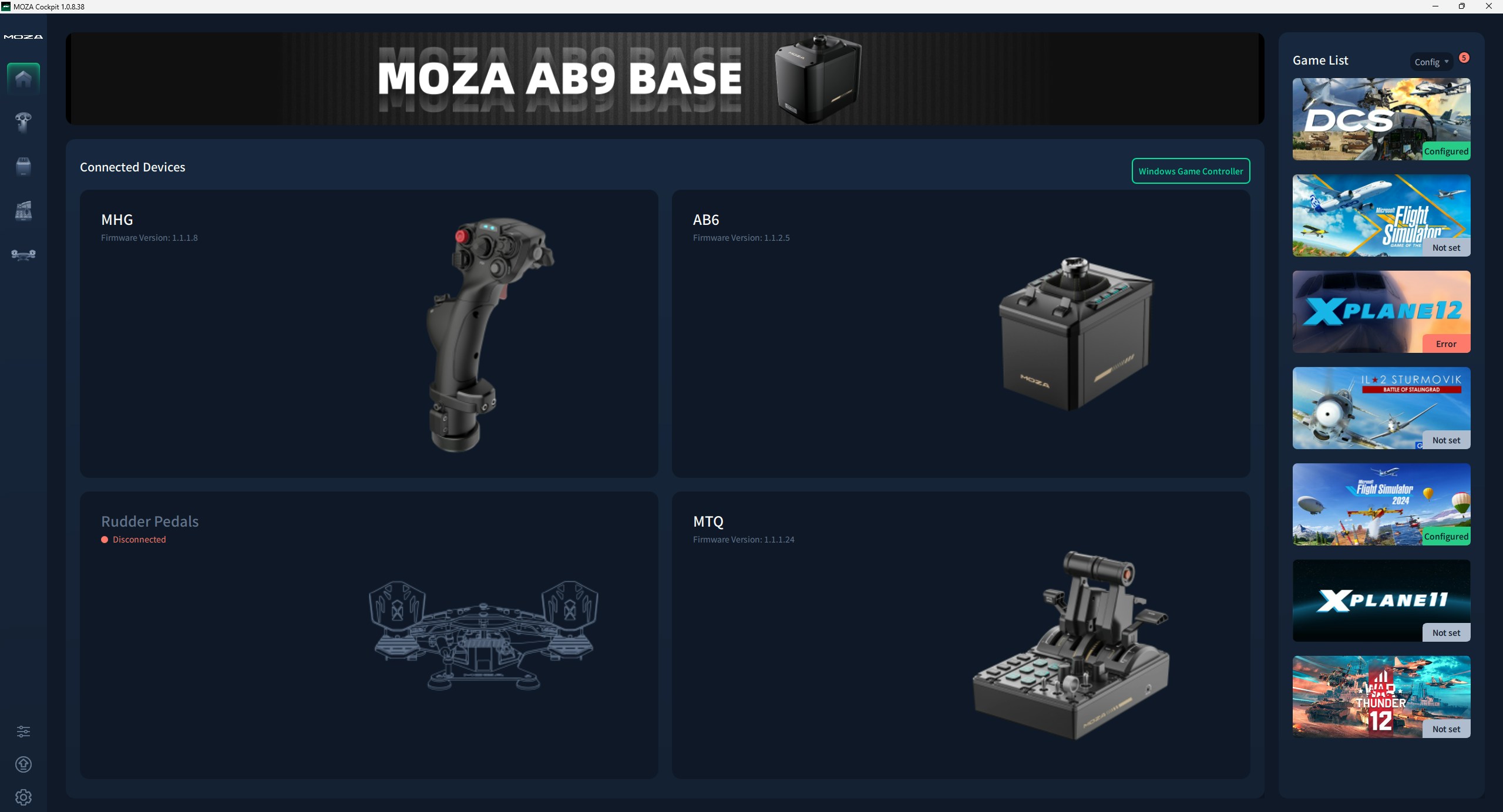Go to the Home tab in sidebar

point(23,78)
